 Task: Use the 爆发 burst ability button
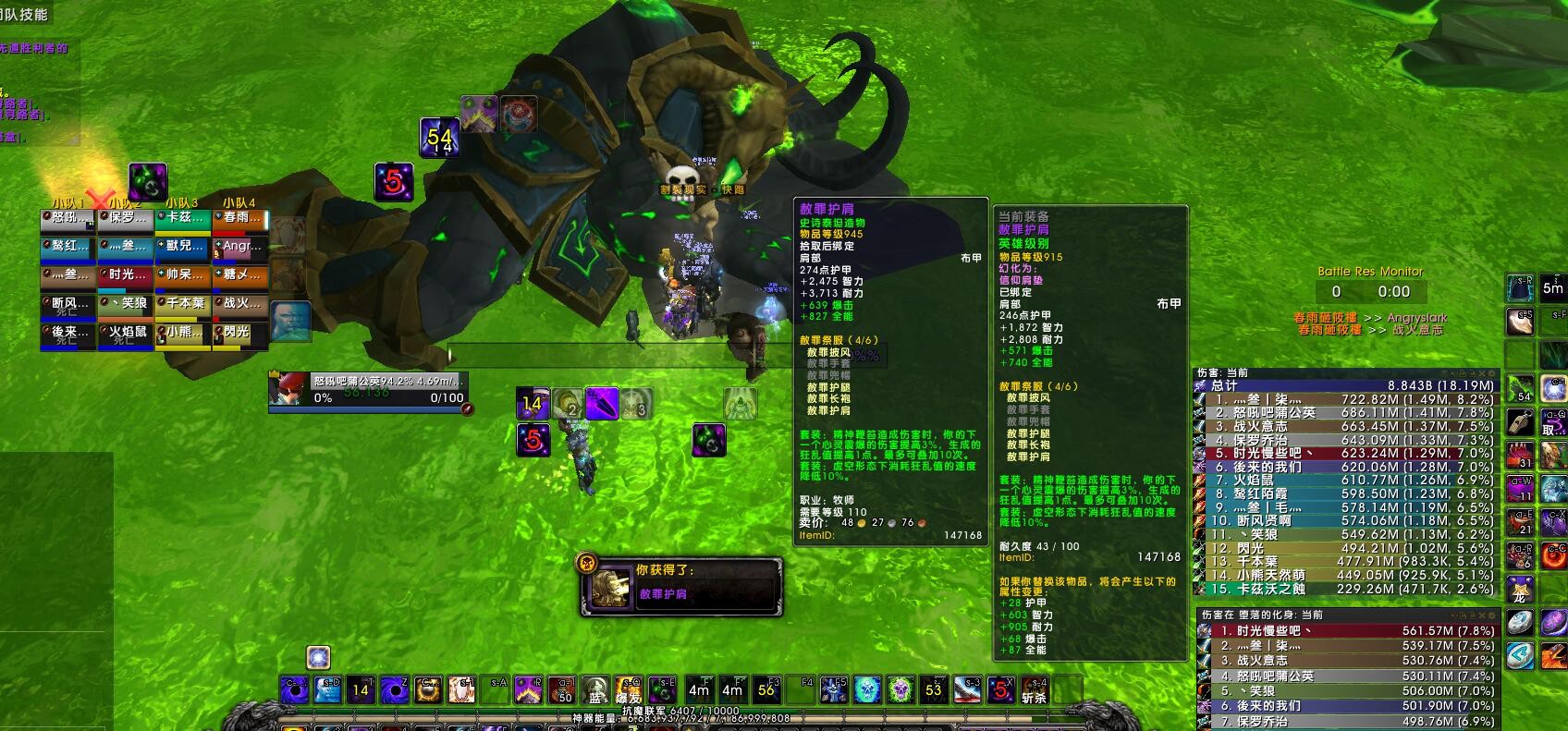[629, 690]
